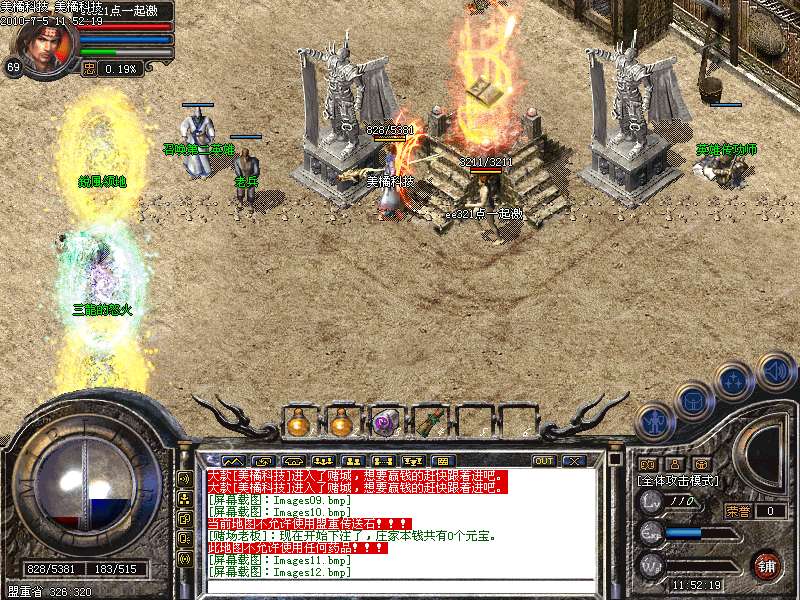Click the single person icon above attack mode

click(674, 464)
